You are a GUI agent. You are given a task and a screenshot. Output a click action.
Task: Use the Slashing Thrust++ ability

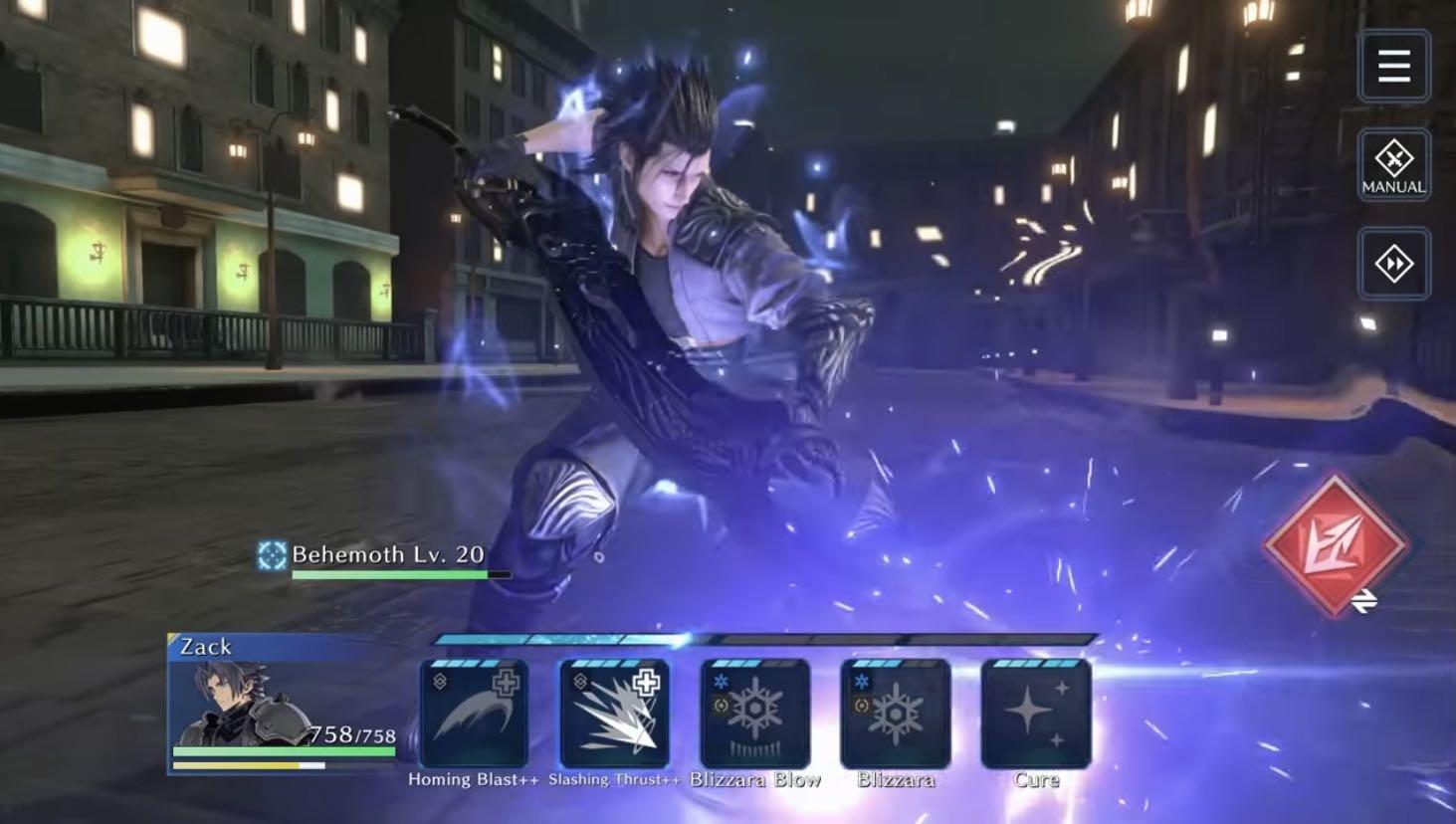(x=614, y=715)
